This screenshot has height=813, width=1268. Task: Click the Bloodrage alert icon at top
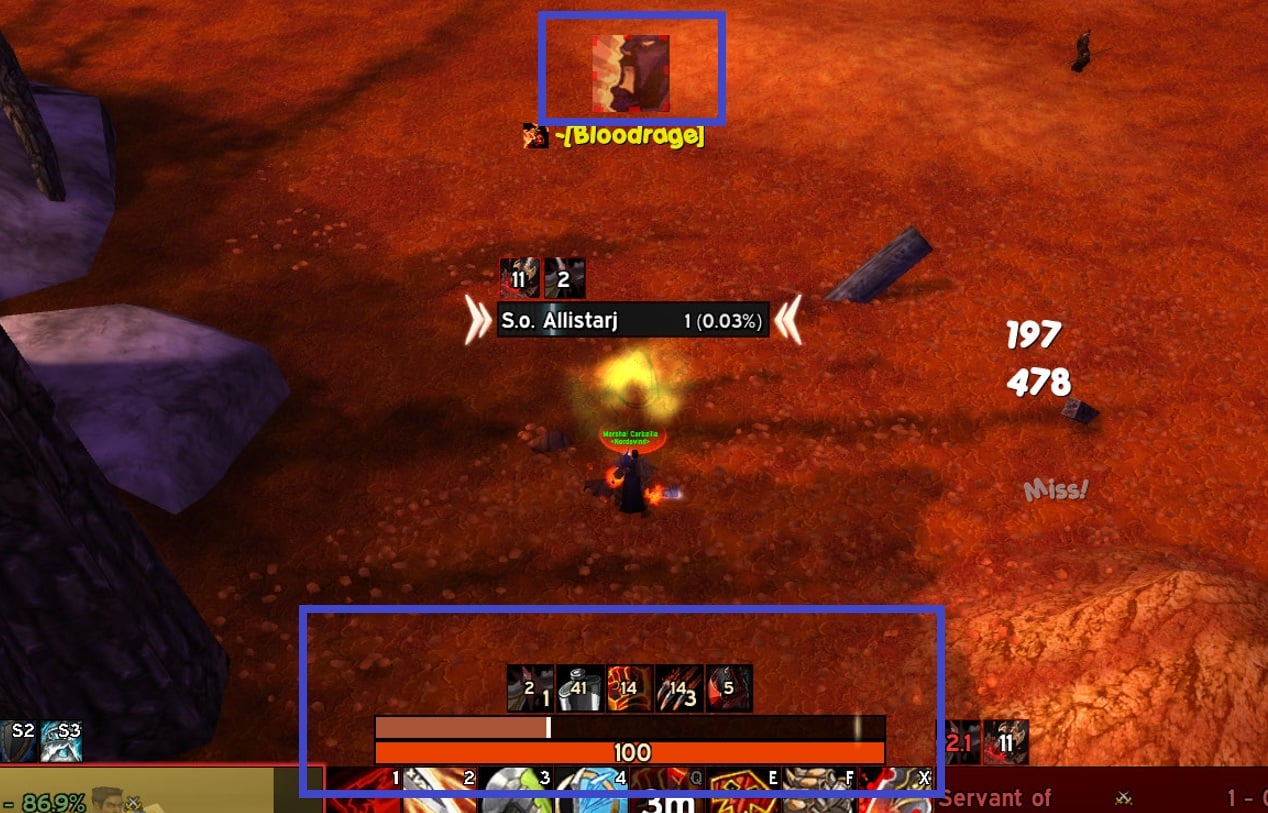pyautogui.click(x=630, y=74)
